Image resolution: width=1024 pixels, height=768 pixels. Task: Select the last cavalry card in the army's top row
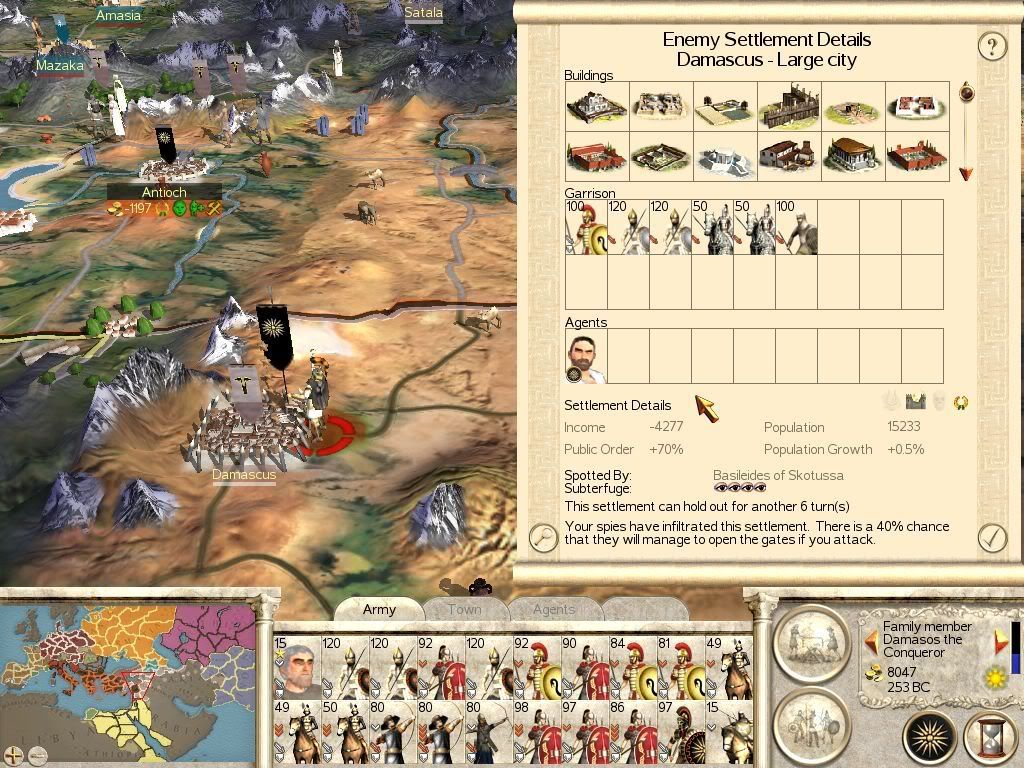(729, 667)
